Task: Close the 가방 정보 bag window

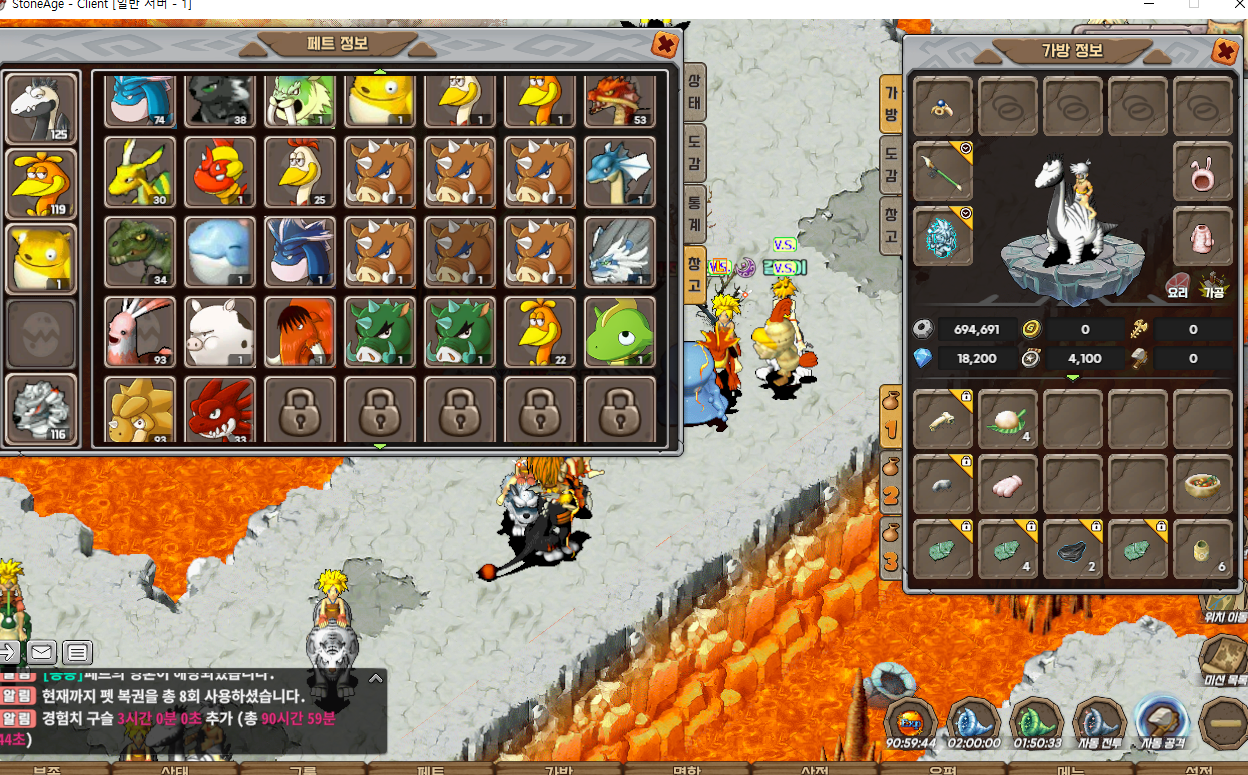Action: (x=1224, y=52)
